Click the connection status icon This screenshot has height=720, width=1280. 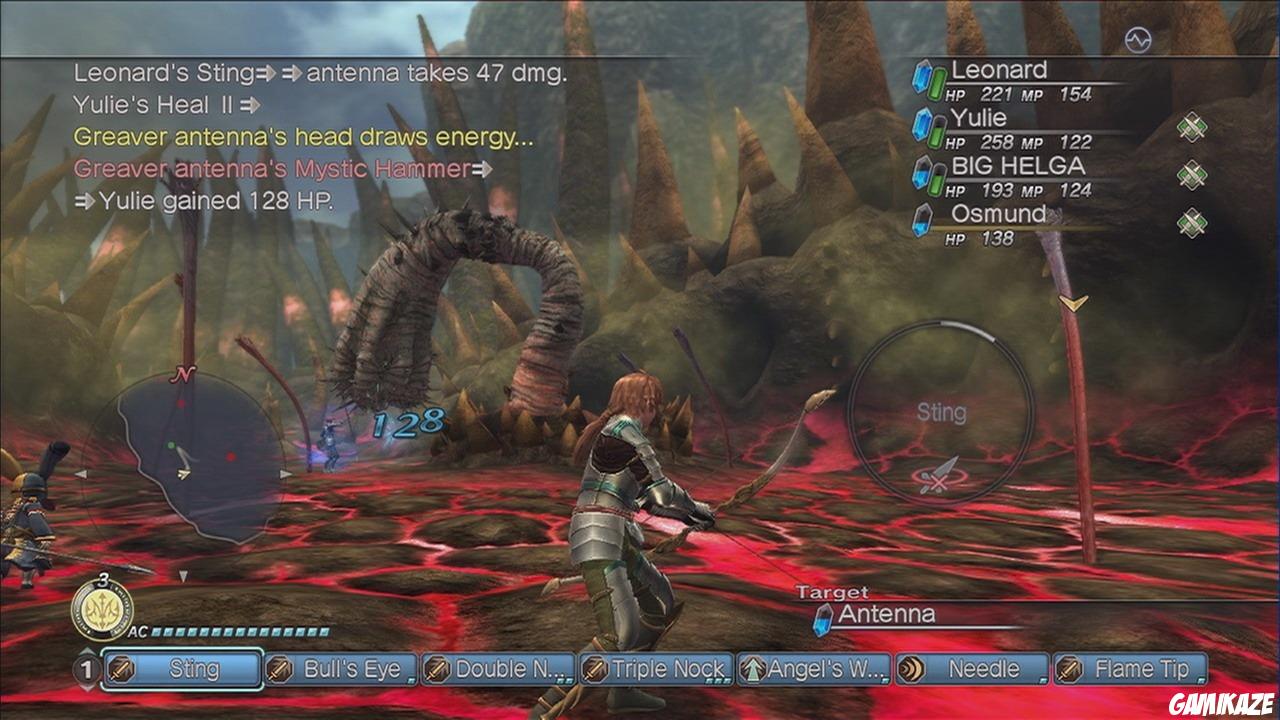[x=1138, y=40]
